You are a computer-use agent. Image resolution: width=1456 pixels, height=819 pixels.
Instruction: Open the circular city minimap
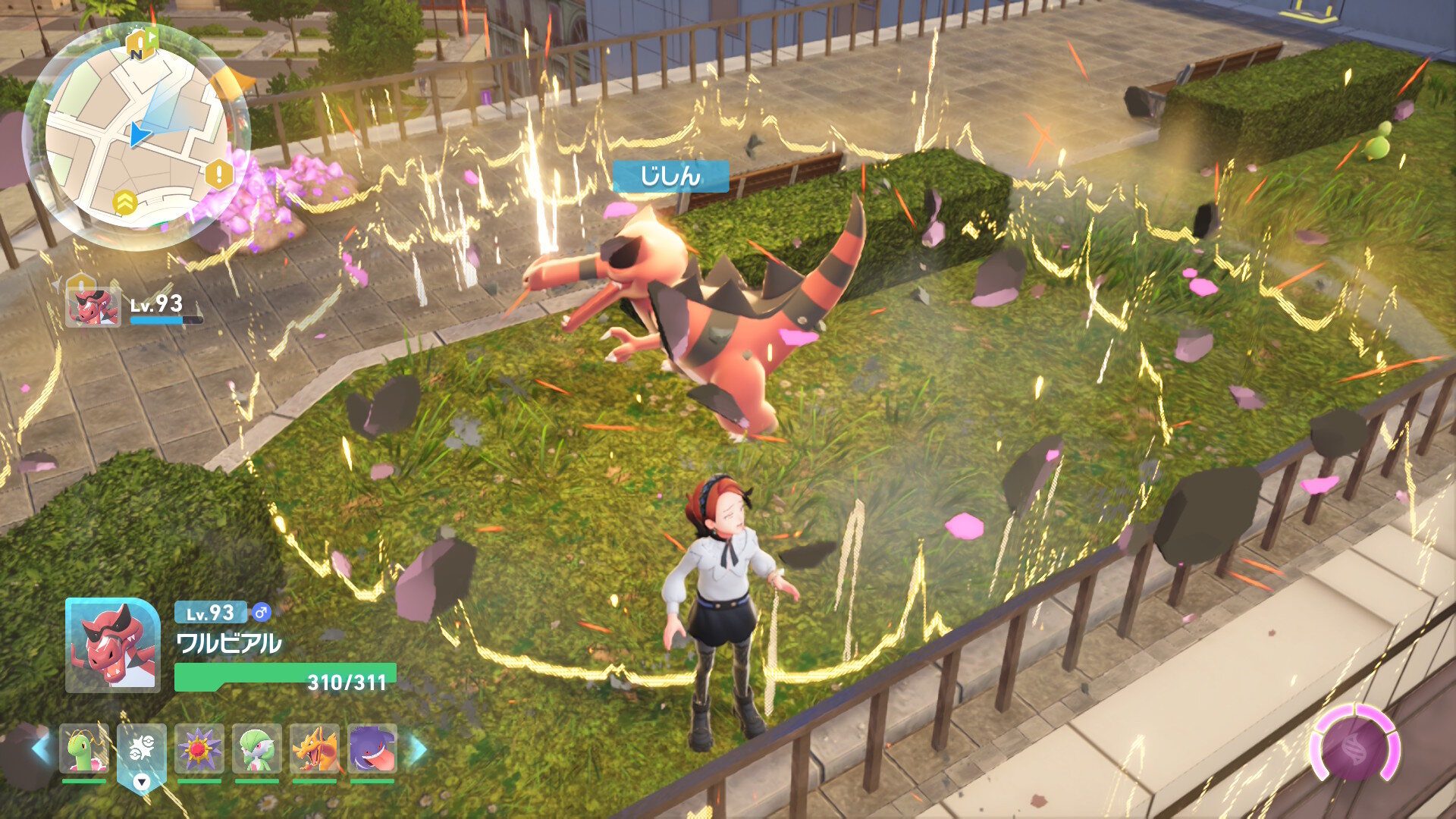click(136, 136)
